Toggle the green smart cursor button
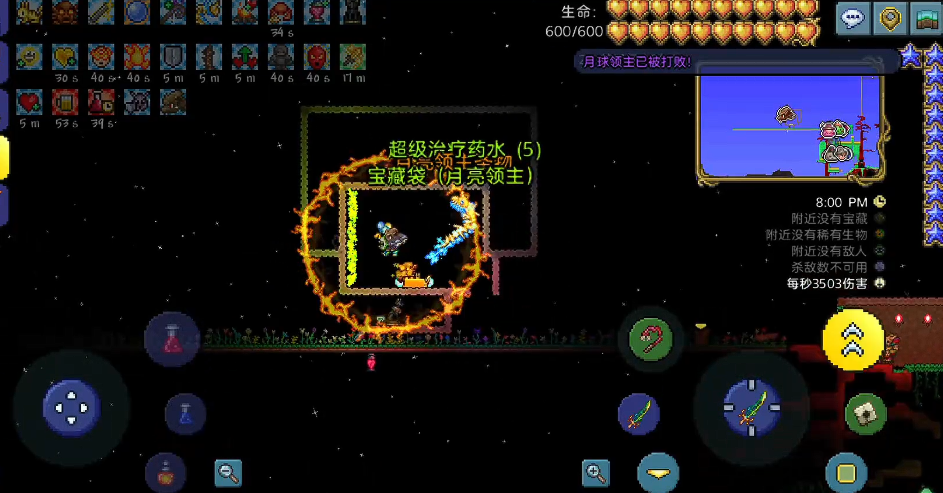The height and width of the screenshot is (493, 943). [865, 412]
